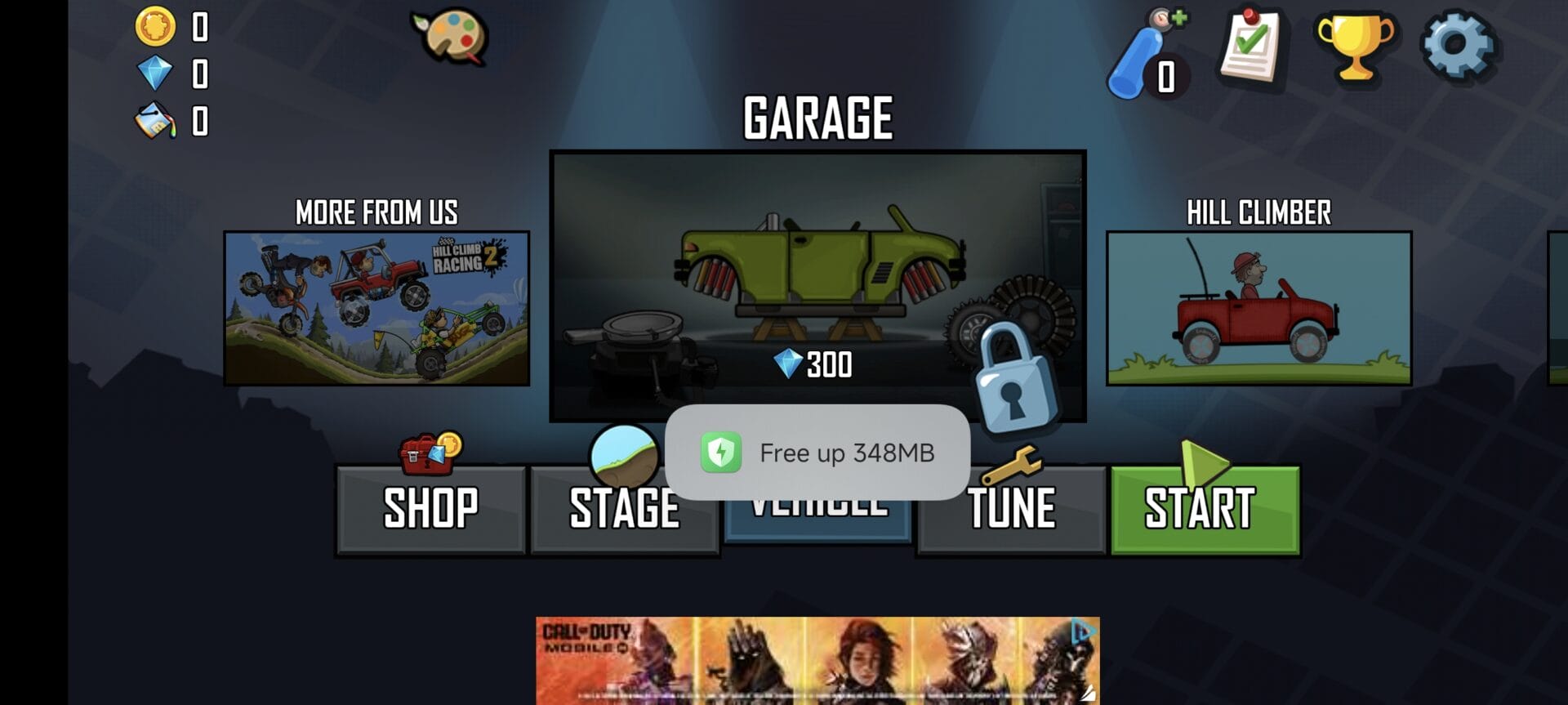Screen dimensions: 1568x705
Task: Click the ad info triangle icon
Action: [1083, 631]
